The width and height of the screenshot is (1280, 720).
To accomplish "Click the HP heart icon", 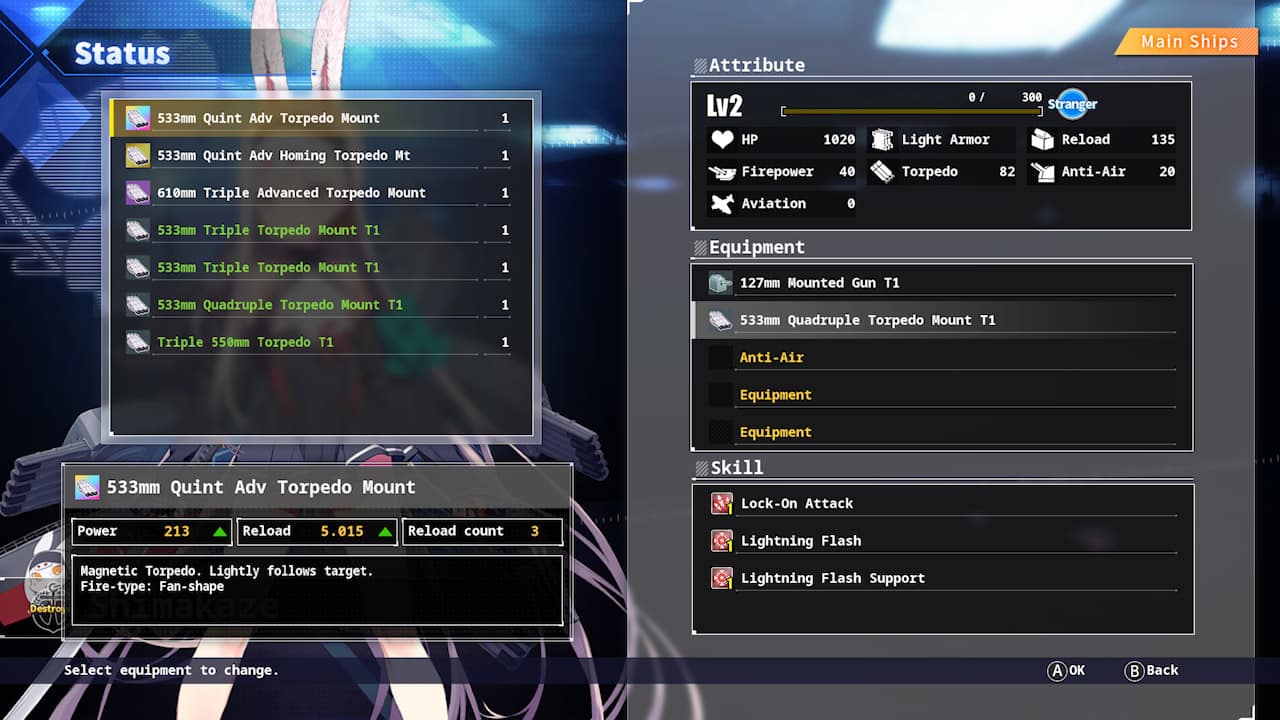I will pyautogui.click(x=723, y=139).
